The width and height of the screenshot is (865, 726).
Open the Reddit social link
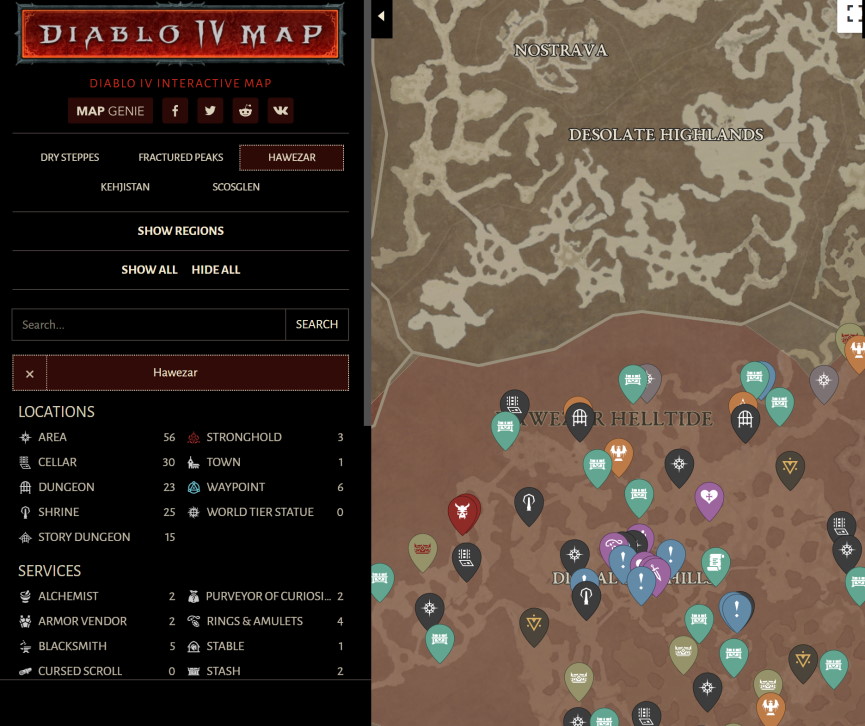245,111
